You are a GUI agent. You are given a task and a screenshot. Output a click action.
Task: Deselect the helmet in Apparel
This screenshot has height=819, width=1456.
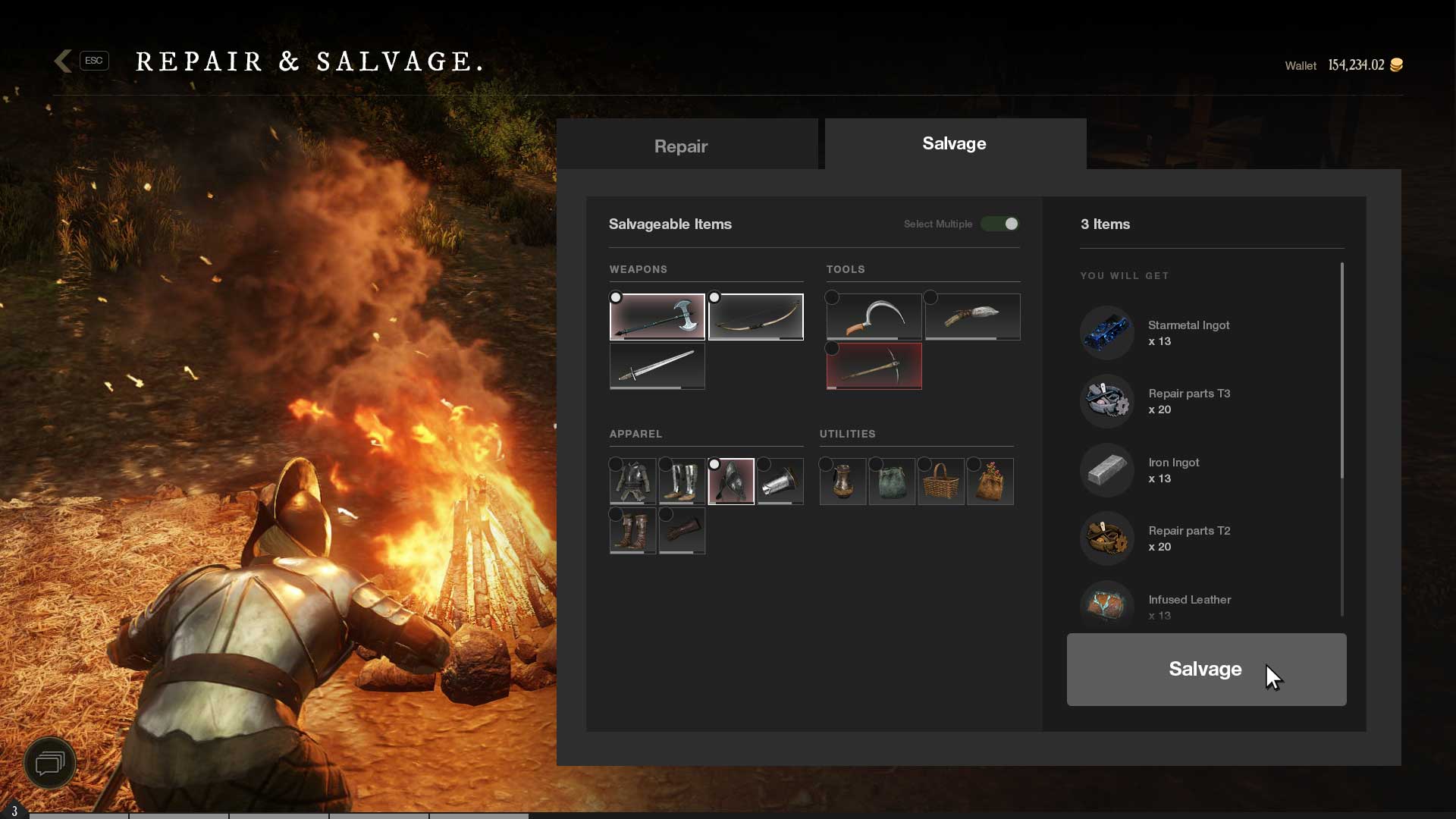(x=731, y=482)
